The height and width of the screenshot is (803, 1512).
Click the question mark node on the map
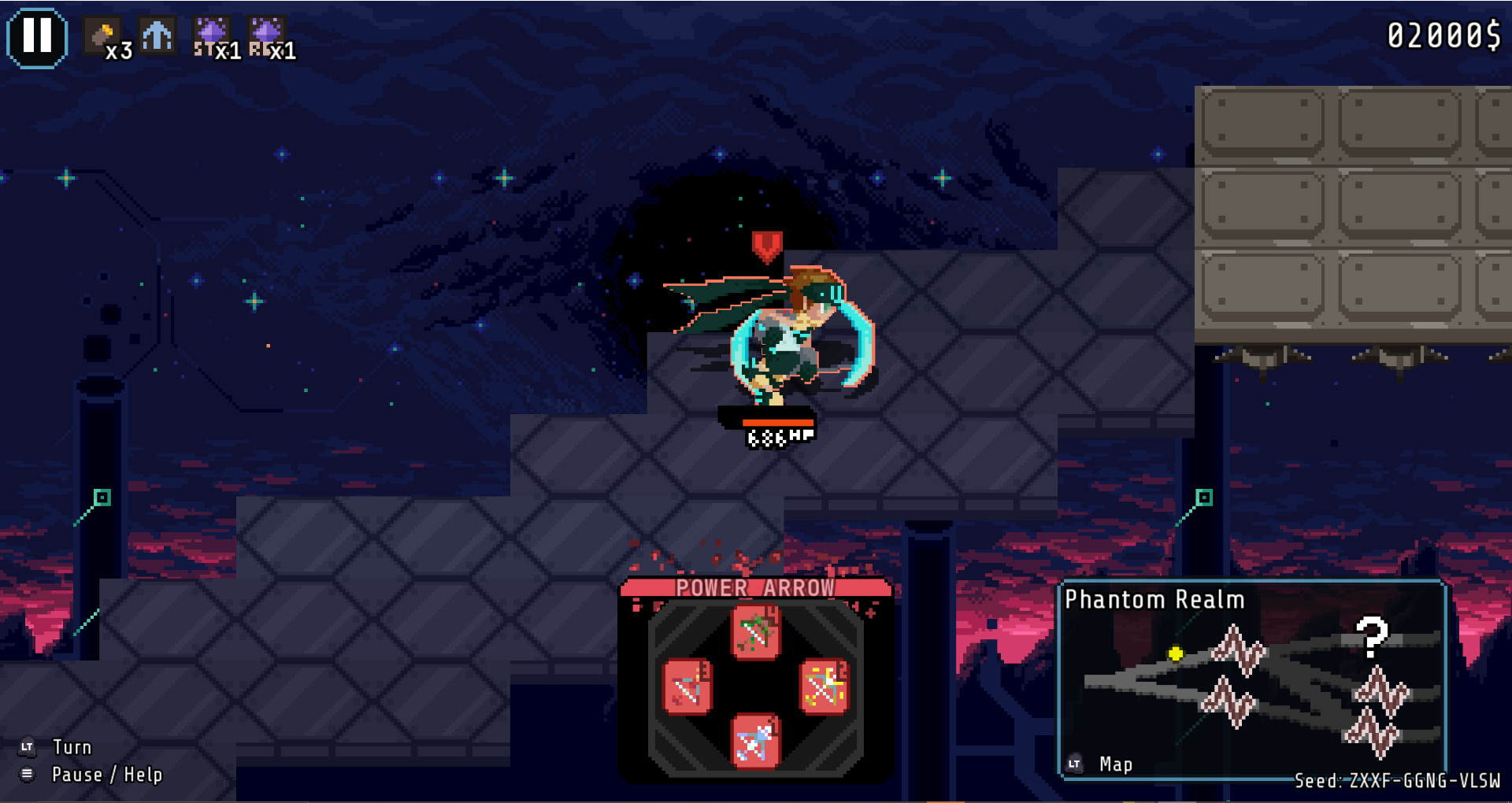click(x=1372, y=638)
